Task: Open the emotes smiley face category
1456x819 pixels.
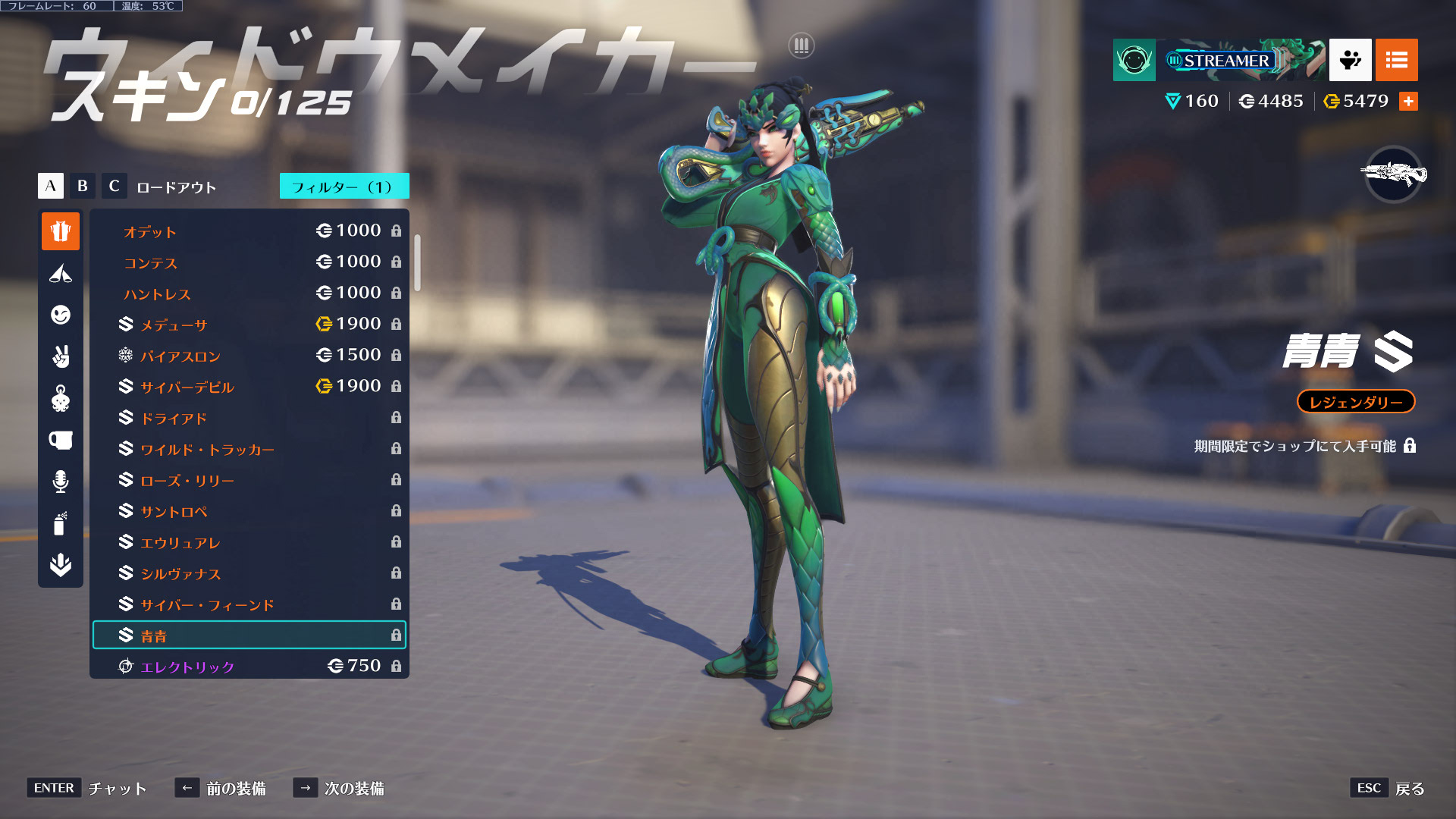Action: coord(61,315)
